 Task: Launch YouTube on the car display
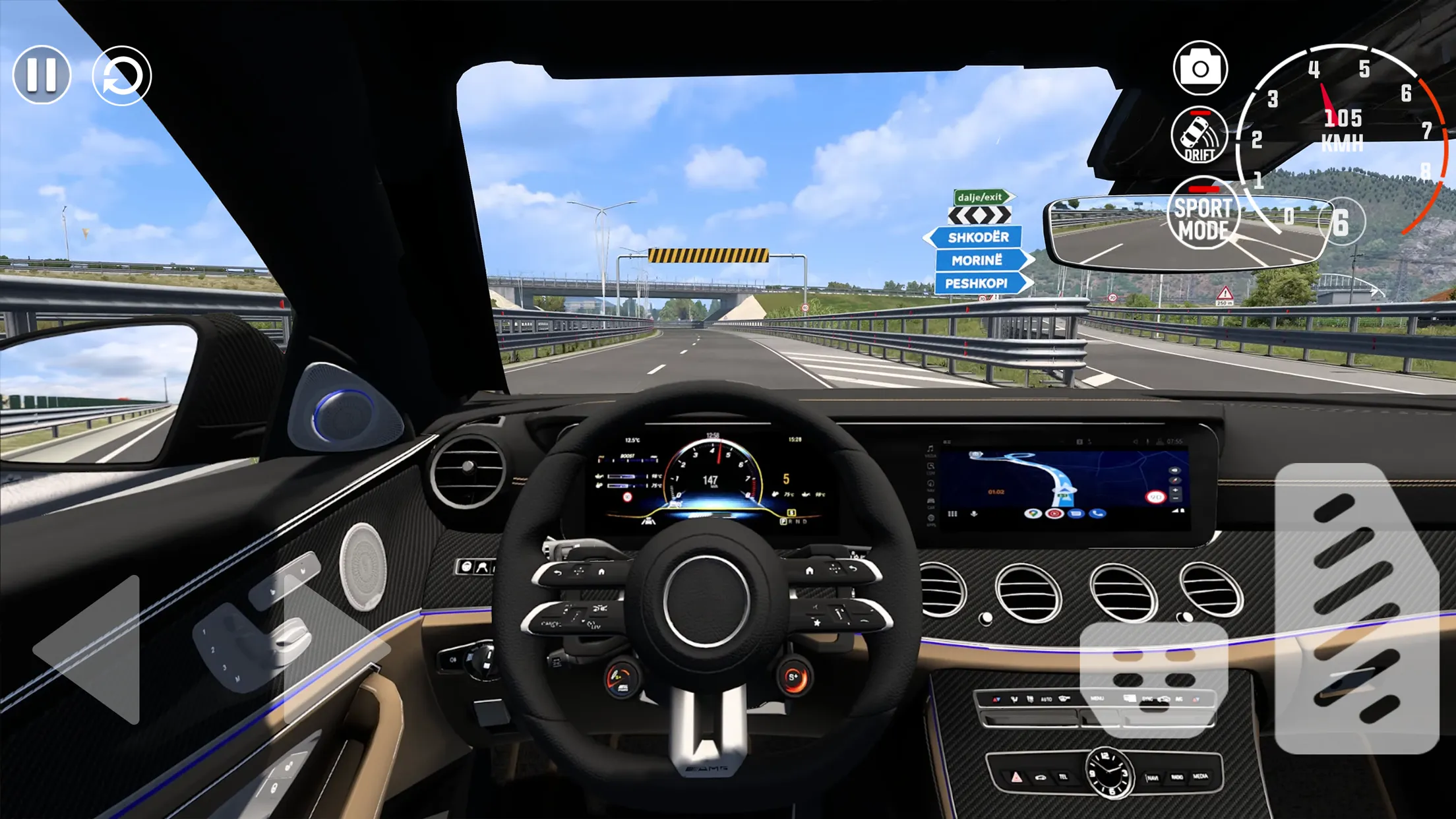(x=1055, y=514)
